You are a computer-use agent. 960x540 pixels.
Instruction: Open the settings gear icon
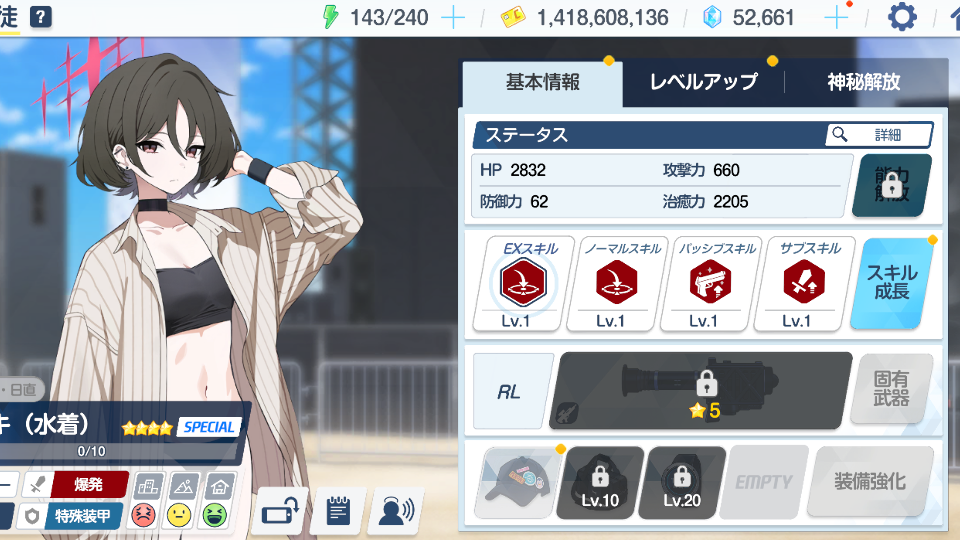pos(902,17)
